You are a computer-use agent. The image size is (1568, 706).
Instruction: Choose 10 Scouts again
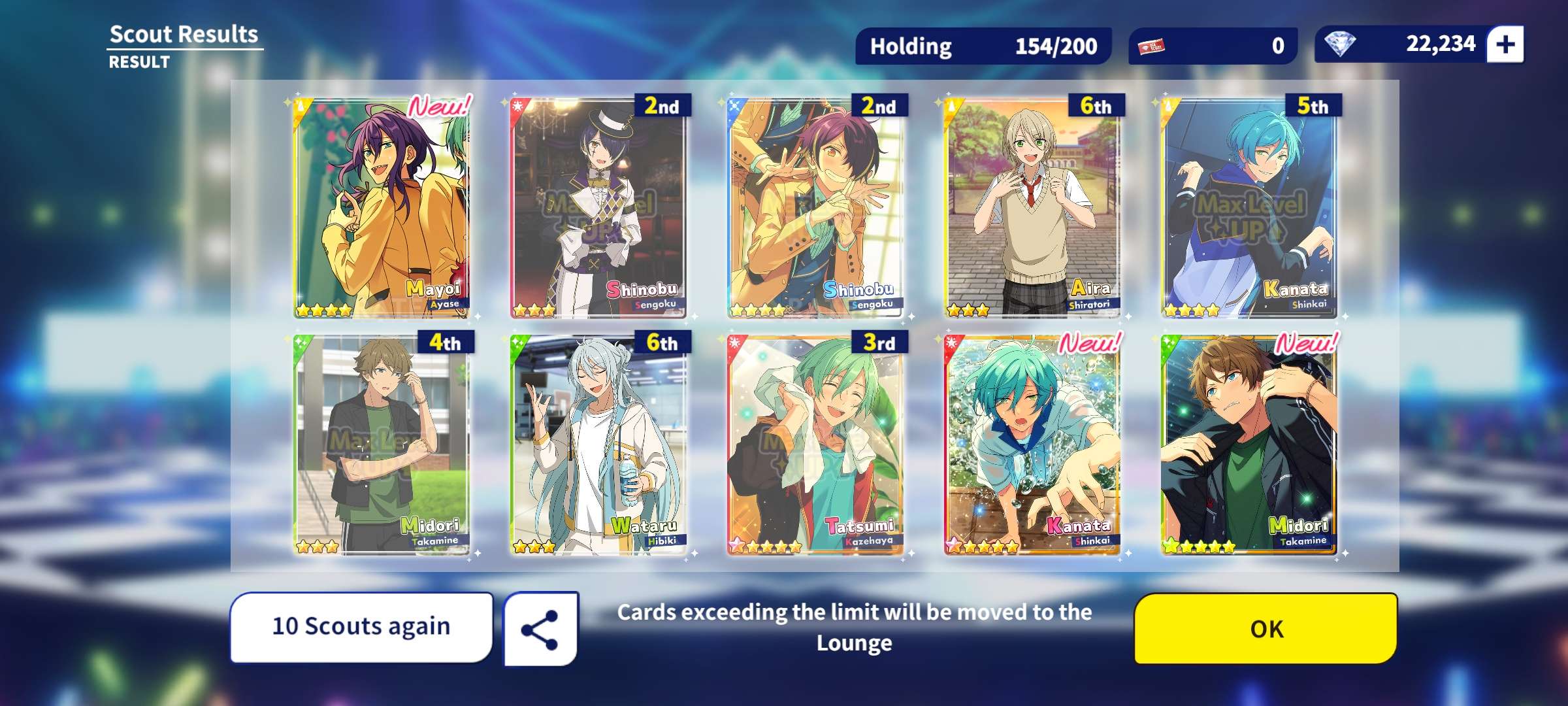tap(361, 626)
